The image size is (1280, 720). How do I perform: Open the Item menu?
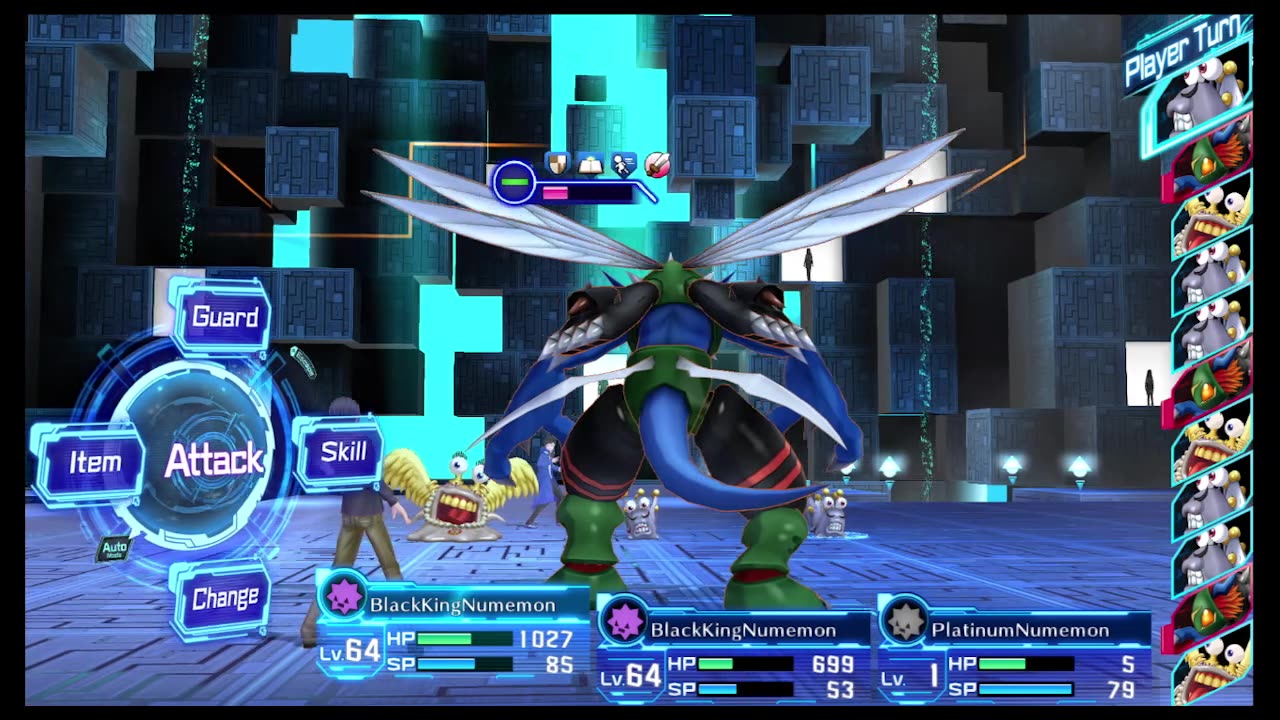click(x=94, y=462)
